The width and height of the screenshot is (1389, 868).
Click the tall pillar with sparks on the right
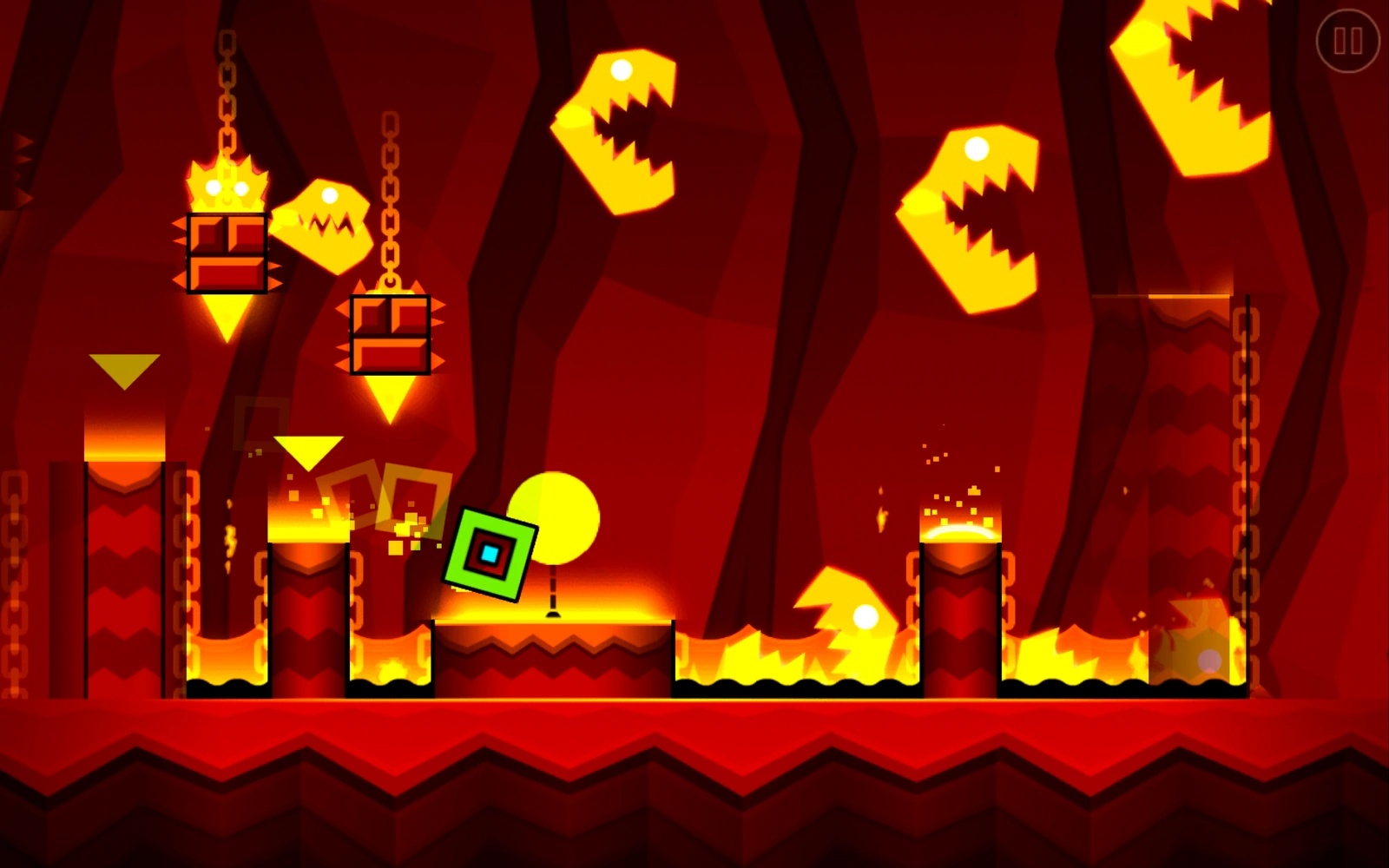tap(959, 608)
